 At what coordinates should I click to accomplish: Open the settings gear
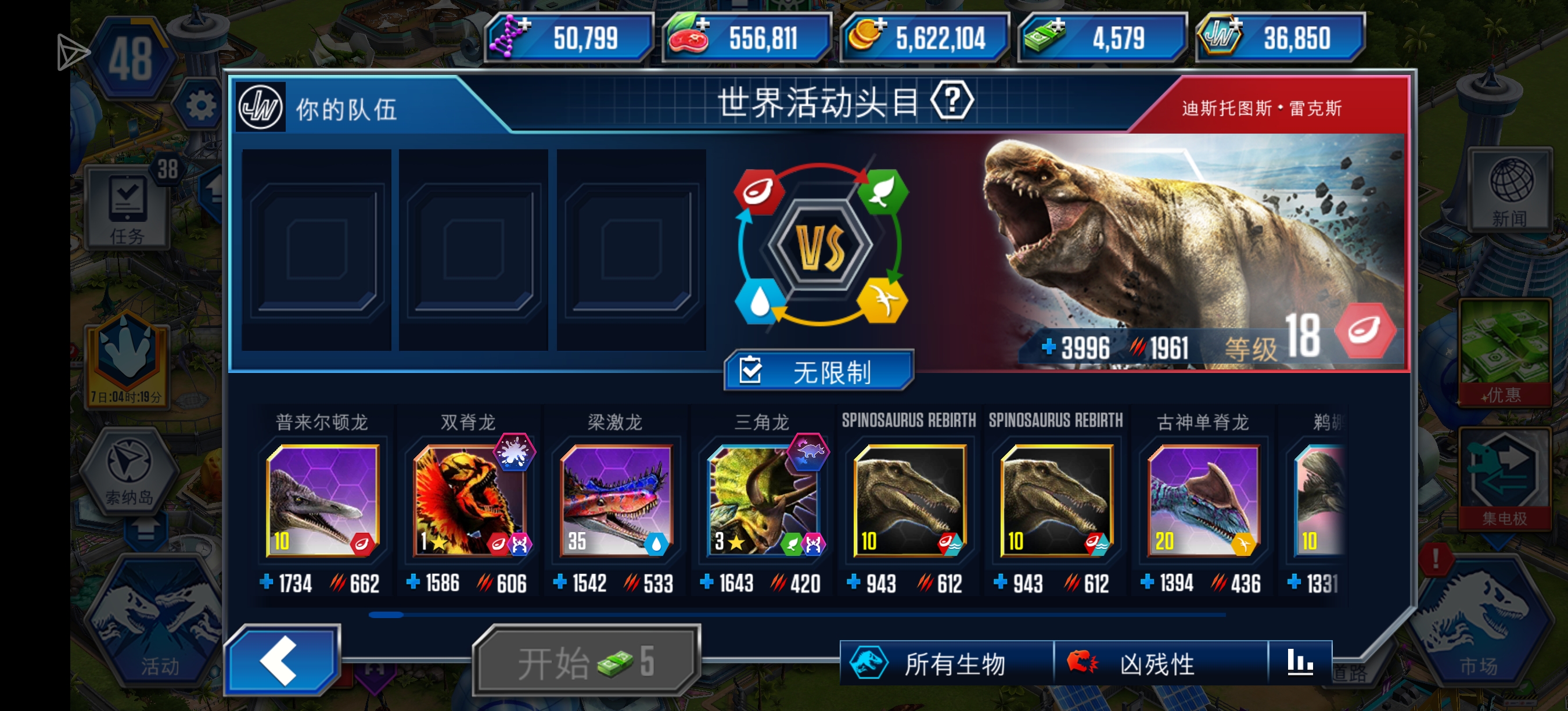[203, 105]
